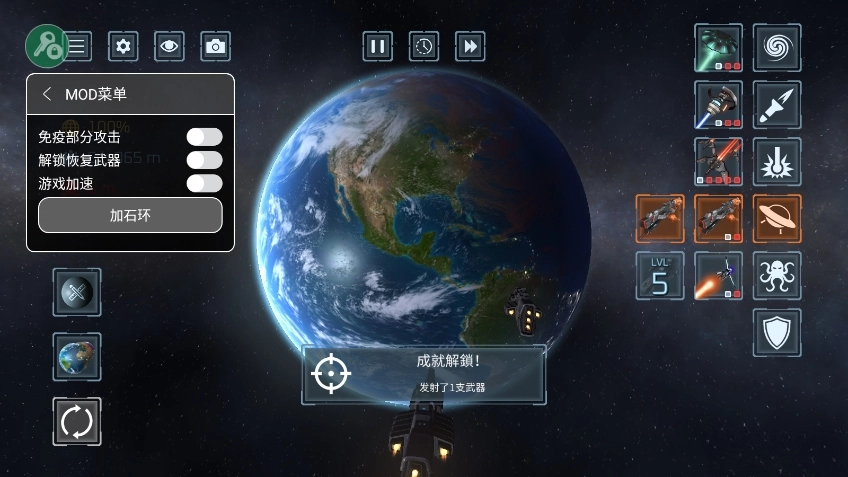Reset the planet with circular arrows button
Screen dimensions: 848x477
point(77,421)
